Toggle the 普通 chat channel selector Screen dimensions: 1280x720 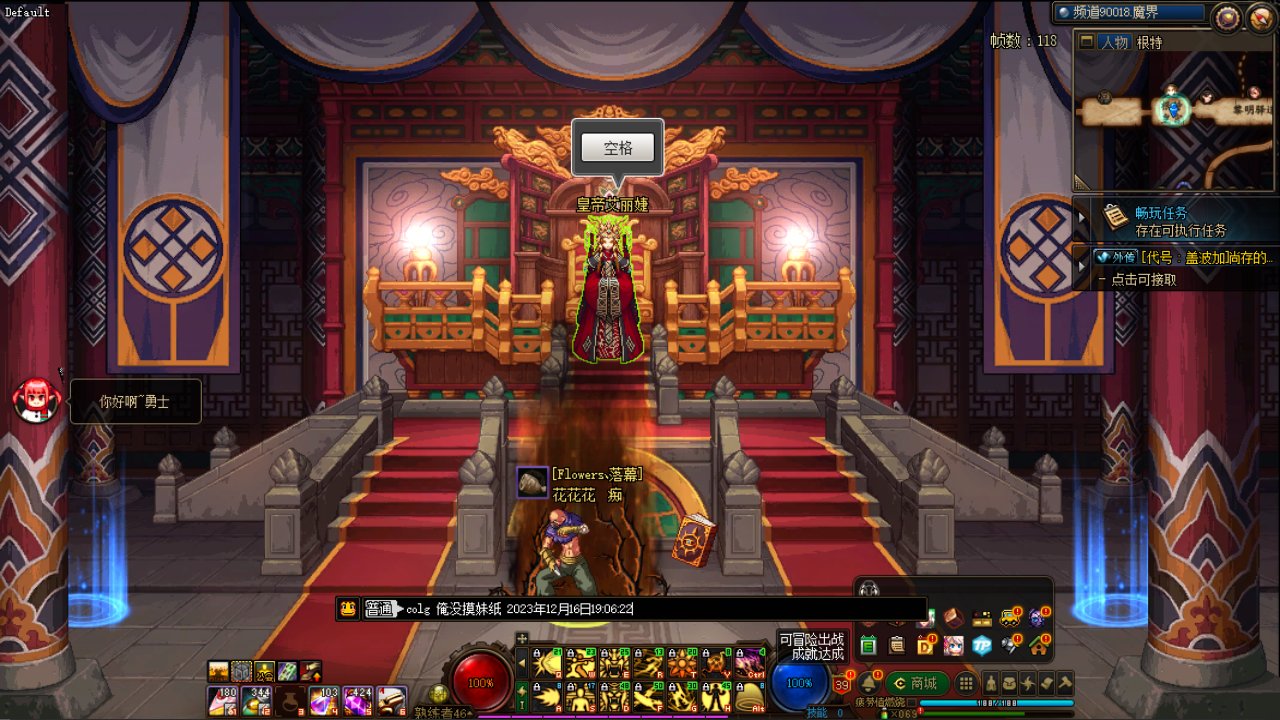coord(380,608)
